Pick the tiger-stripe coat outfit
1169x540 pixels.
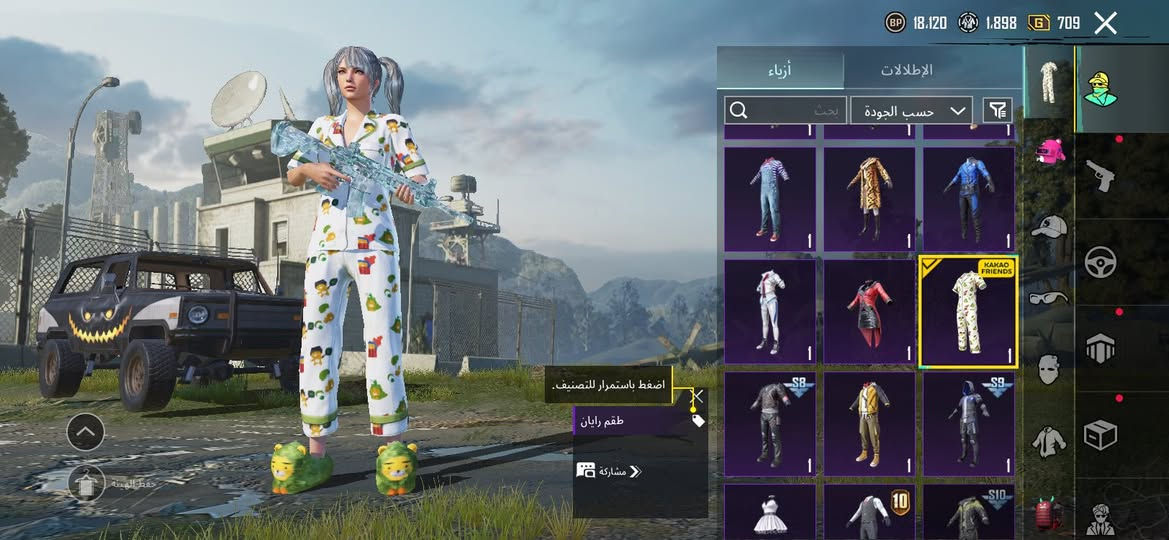[x=868, y=199]
